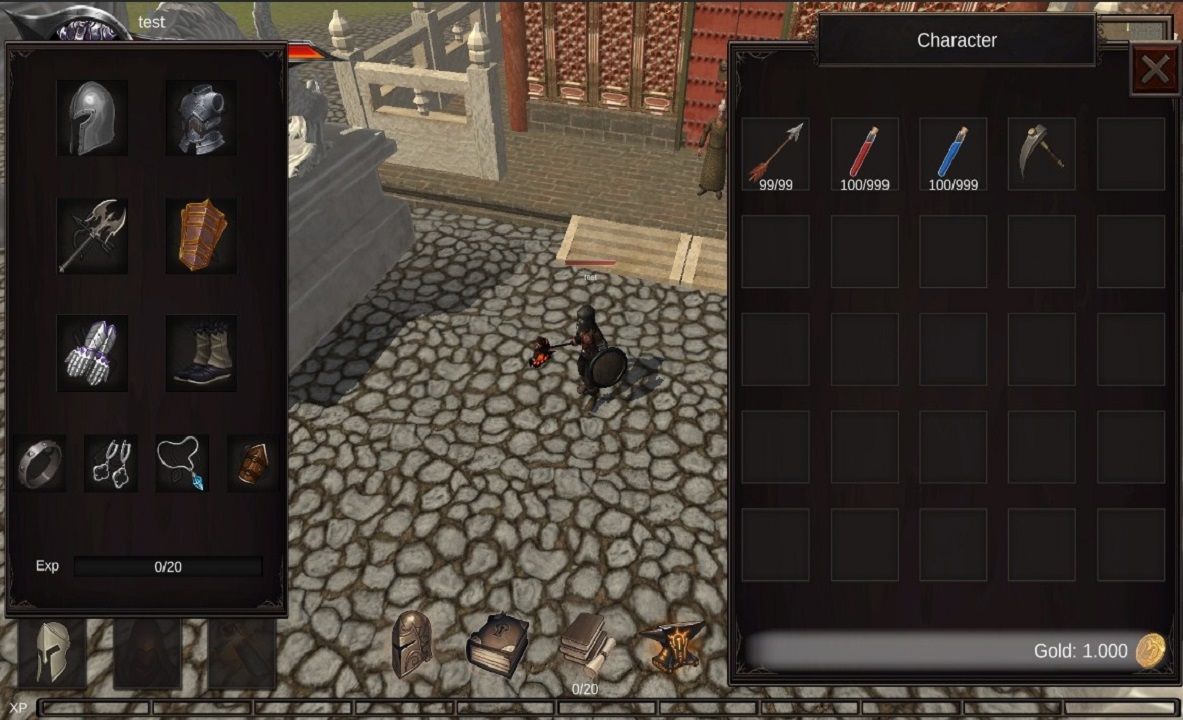Close the Character panel with the X
Viewport: 1183px width, 720px height.
pos(1155,69)
